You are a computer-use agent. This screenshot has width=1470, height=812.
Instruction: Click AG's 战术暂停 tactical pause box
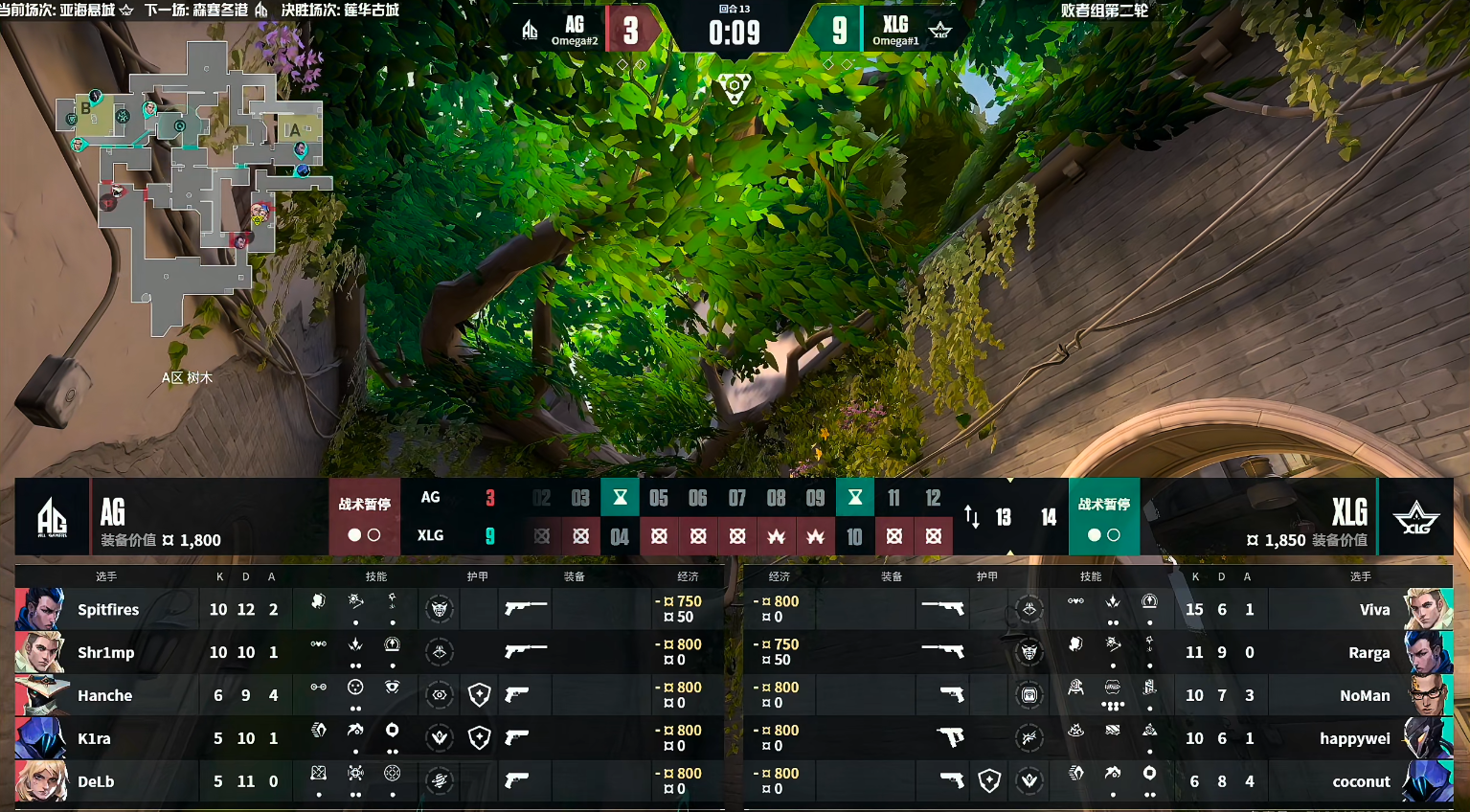click(364, 517)
